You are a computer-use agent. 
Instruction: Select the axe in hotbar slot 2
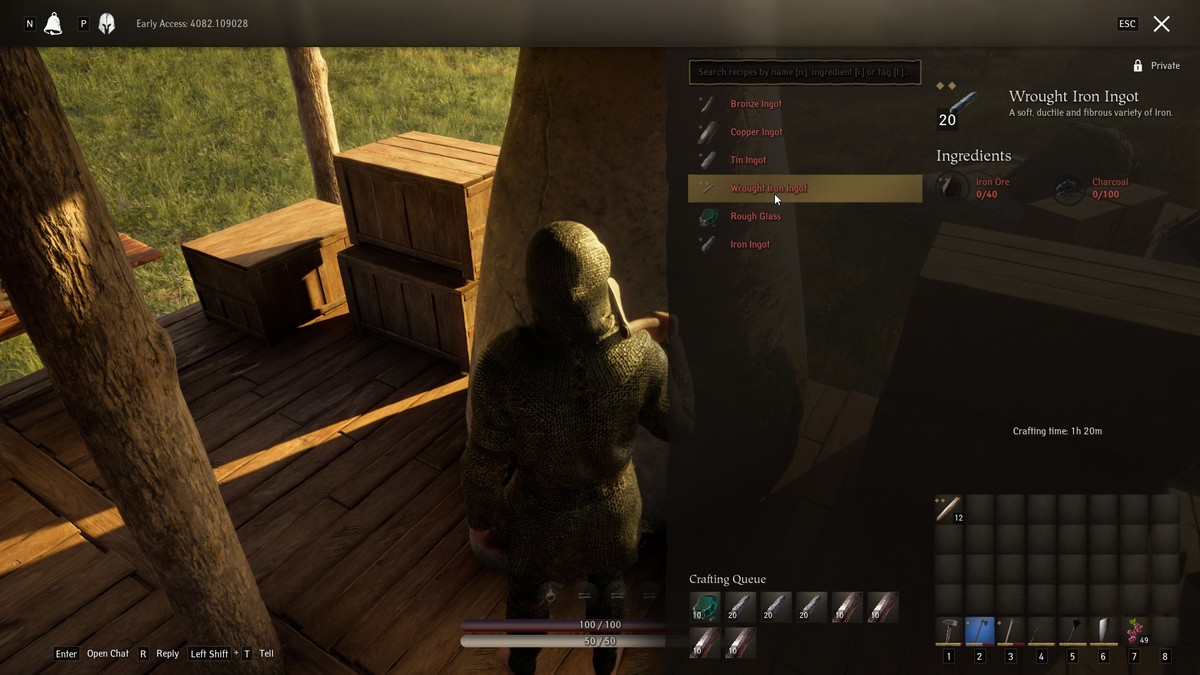[979, 632]
